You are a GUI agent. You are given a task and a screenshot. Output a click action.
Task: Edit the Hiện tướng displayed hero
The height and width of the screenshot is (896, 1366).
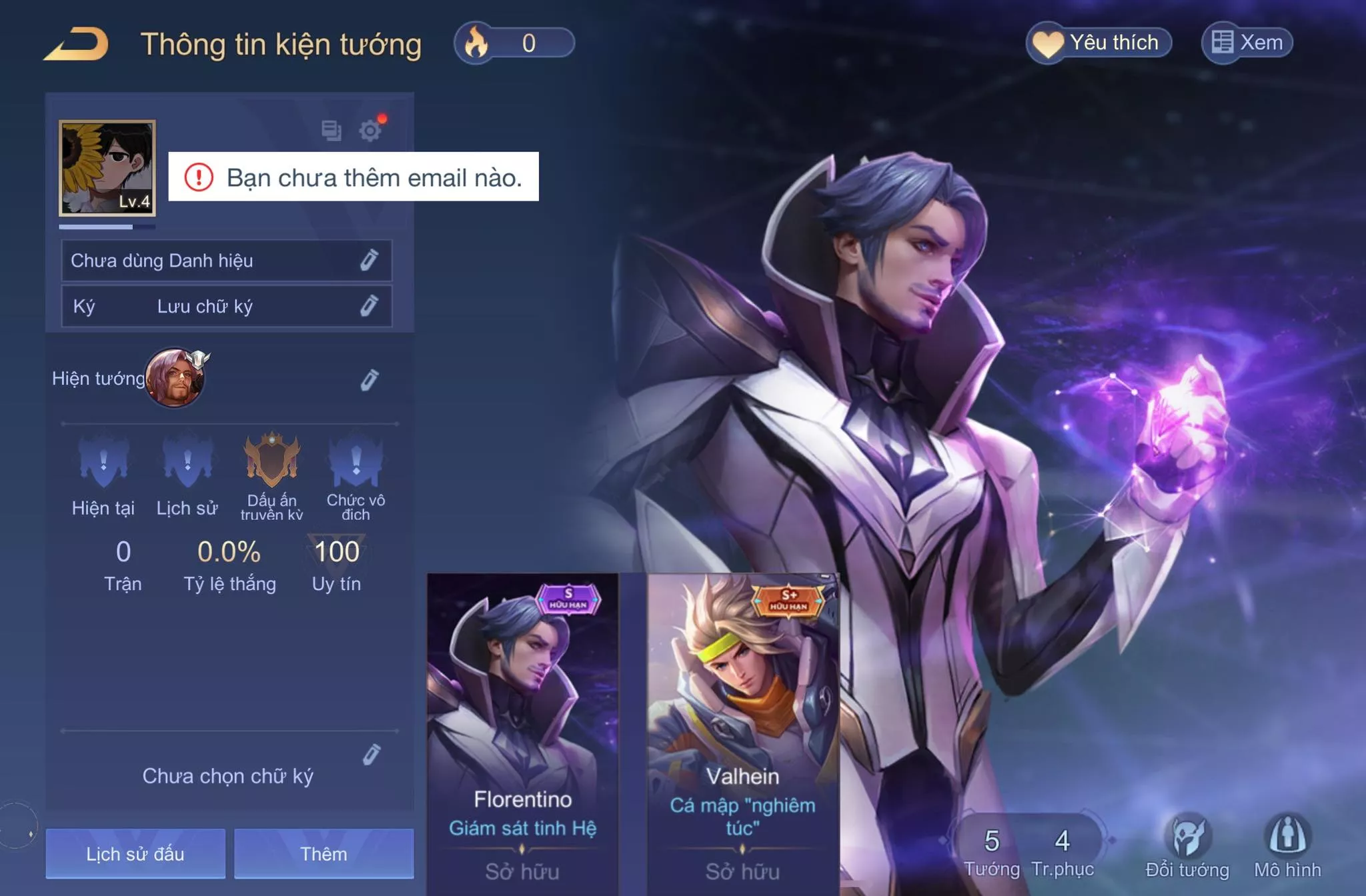[369, 379]
